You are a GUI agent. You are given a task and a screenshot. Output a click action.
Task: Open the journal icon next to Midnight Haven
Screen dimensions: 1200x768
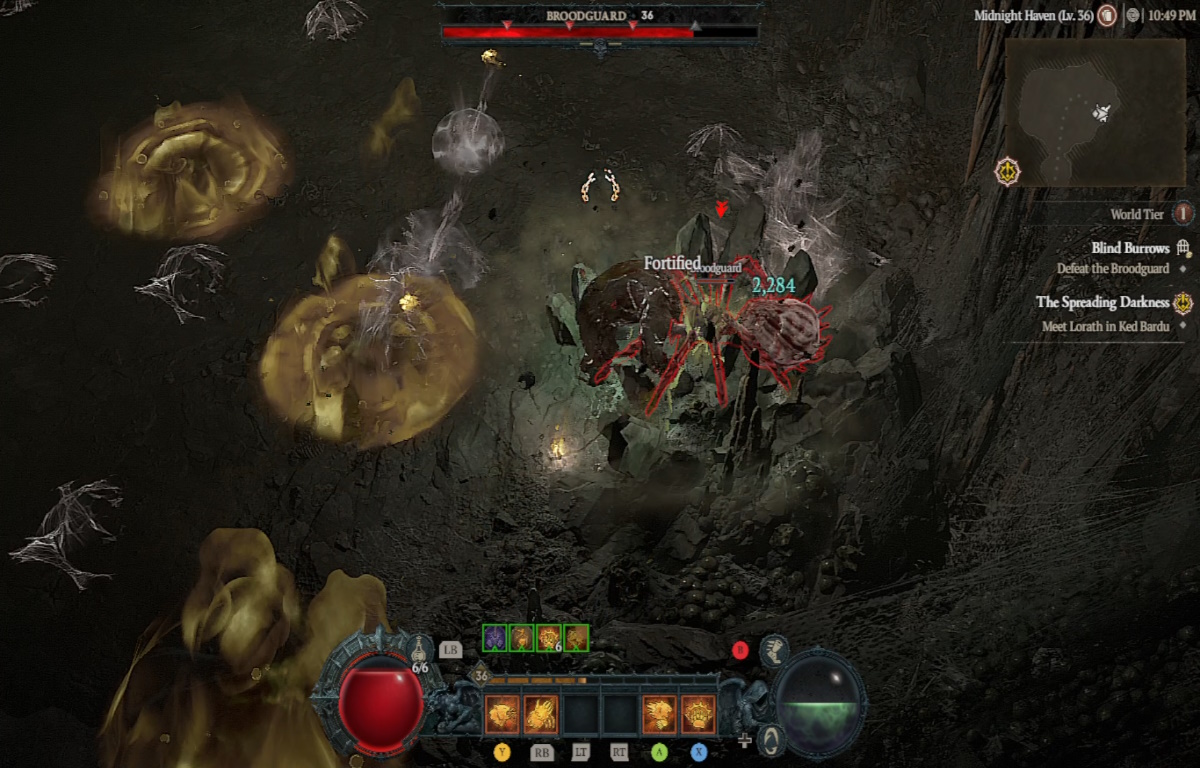[1107, 16]
